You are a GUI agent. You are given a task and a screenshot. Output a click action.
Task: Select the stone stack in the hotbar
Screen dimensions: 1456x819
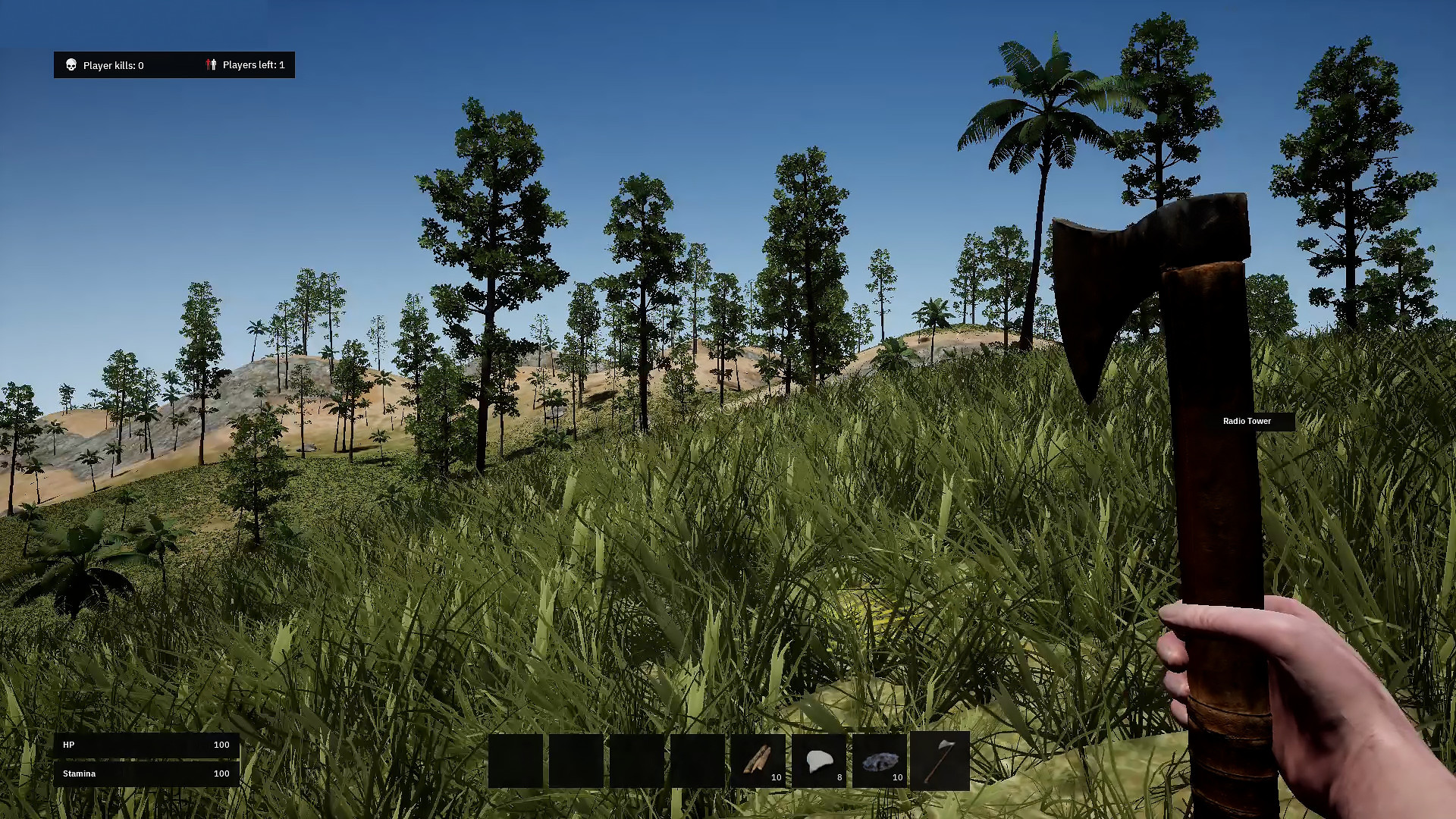pyautogui.click(x=878, y=761)
